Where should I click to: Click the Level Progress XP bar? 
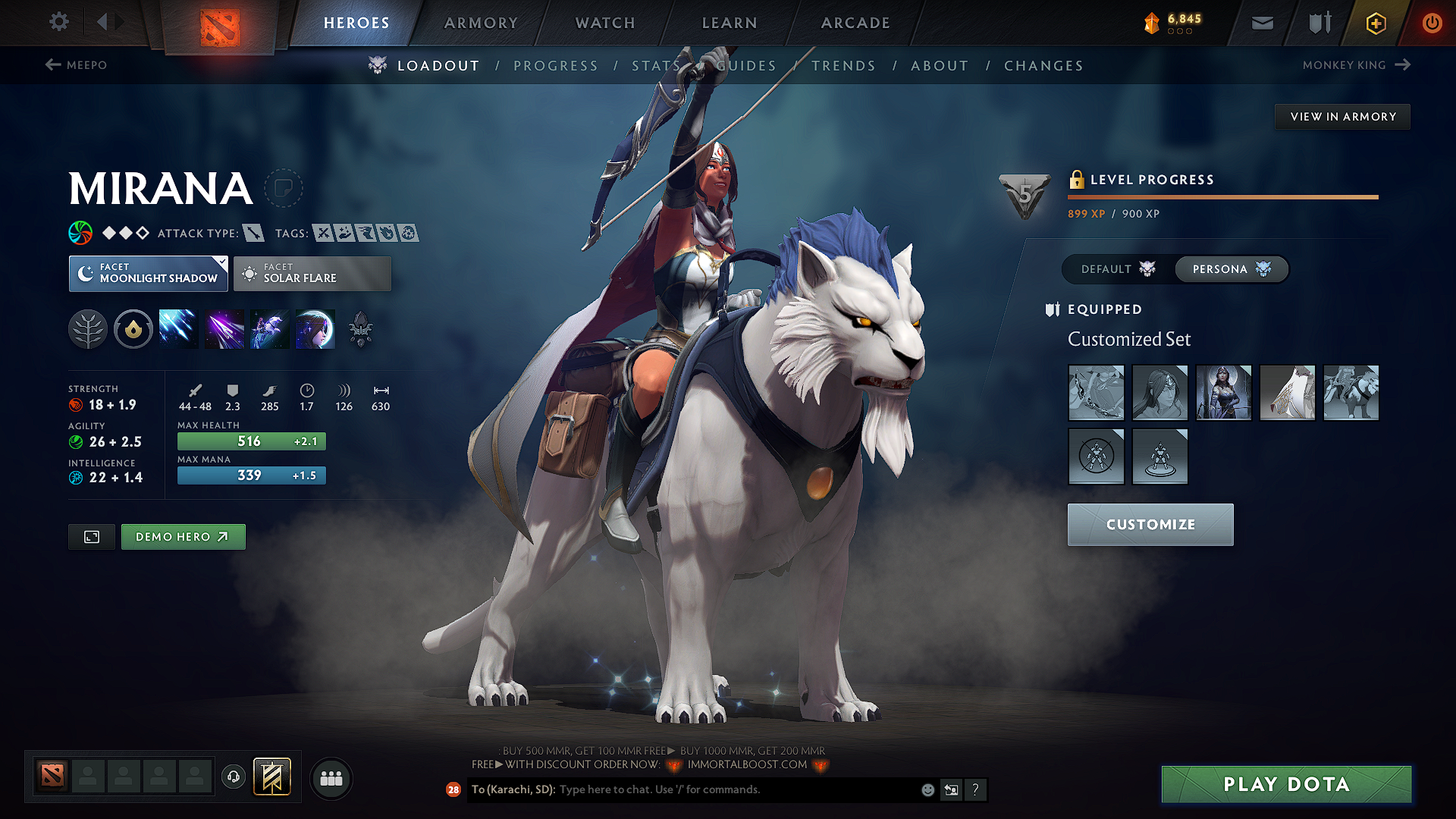(1222, 196)
